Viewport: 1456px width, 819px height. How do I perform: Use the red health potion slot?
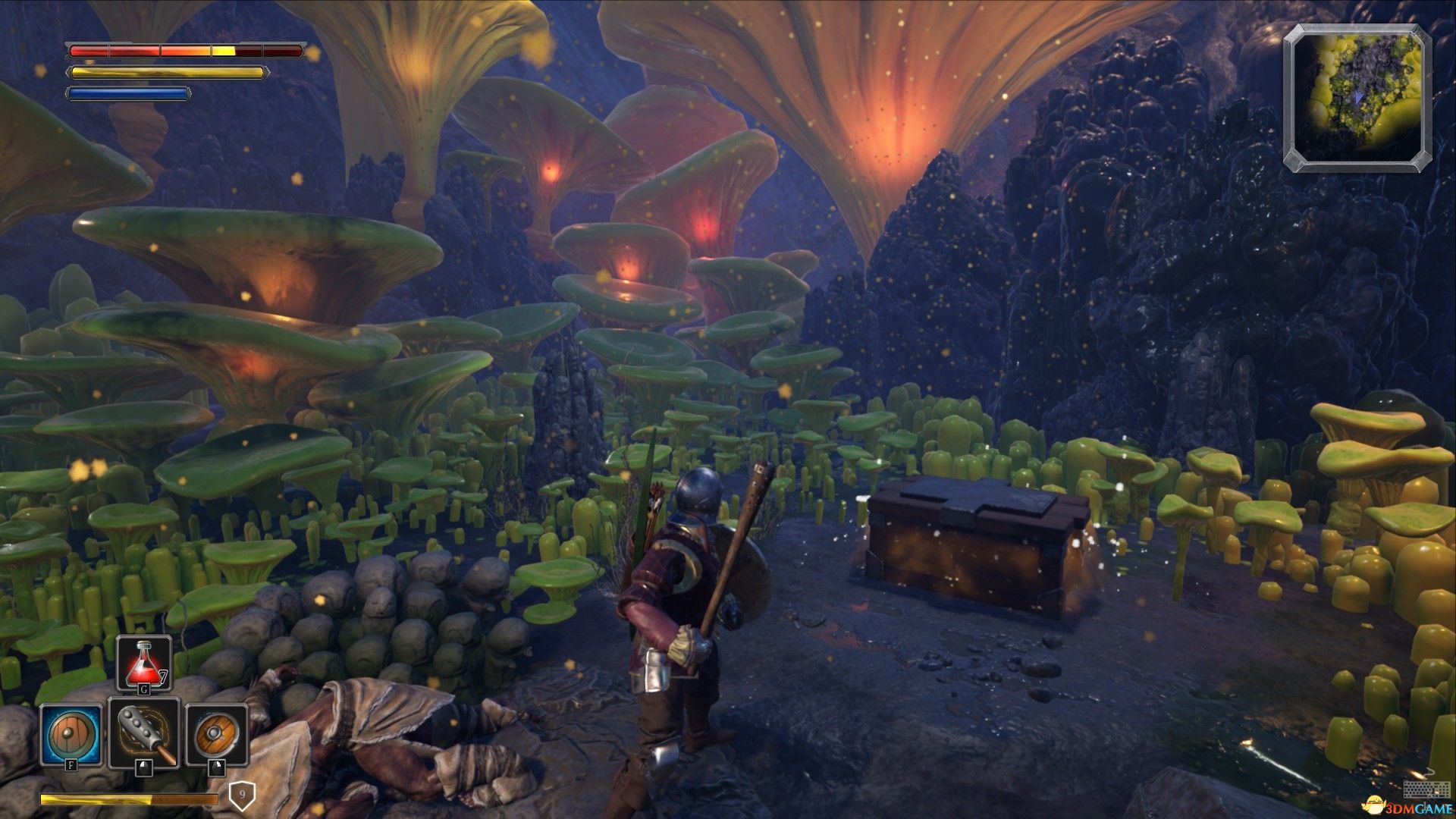click(143, 663)
